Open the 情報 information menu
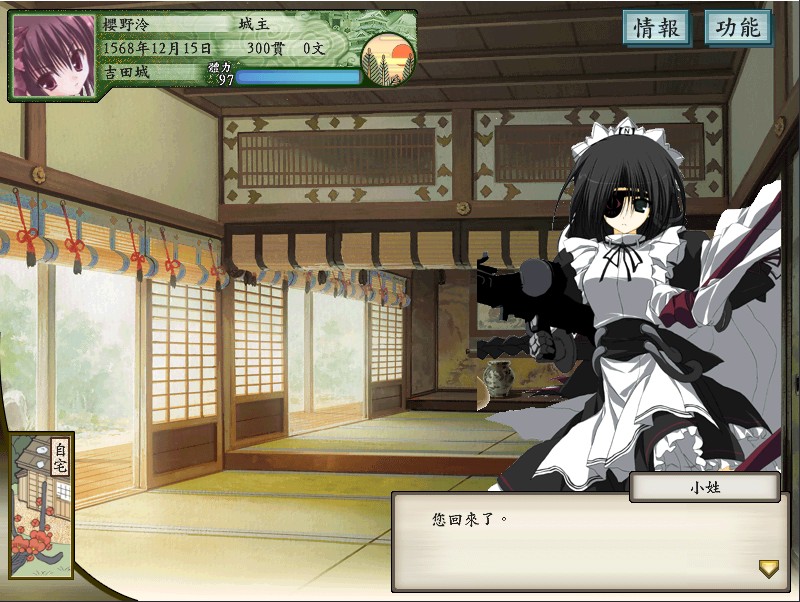The height and width of the screenshot is (602, 800). pyautogui.click(x=657, y=28)
